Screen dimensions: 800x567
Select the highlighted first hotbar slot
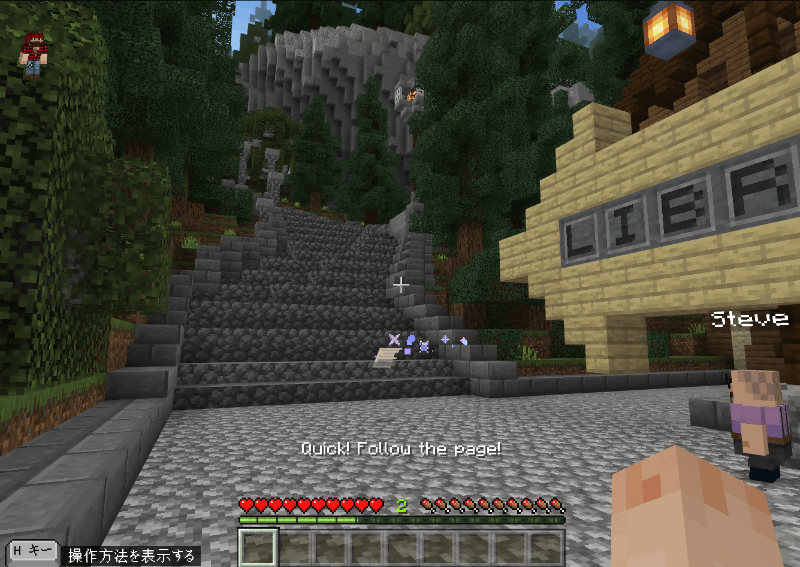coord(259,547)
